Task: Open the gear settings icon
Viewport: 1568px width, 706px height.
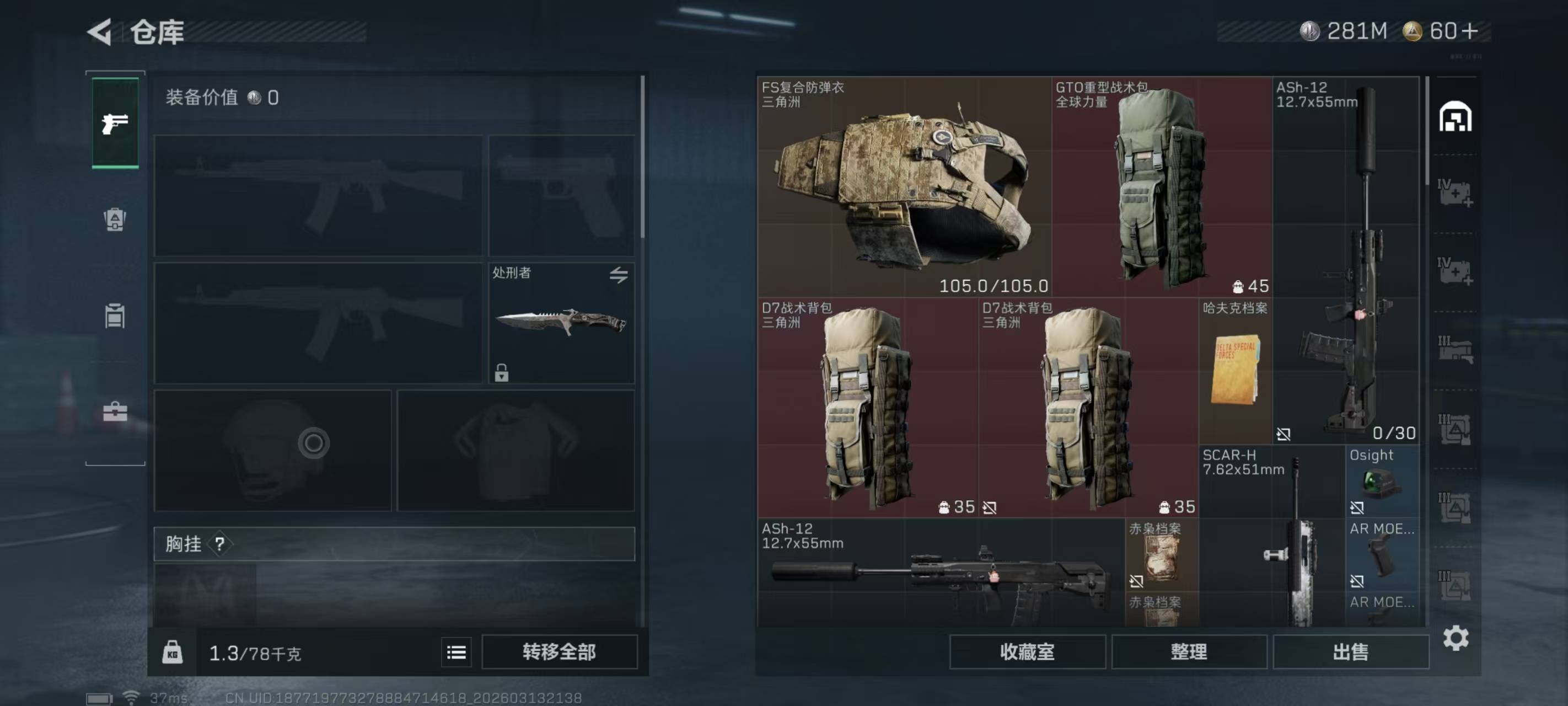Action: point(1456,638)
